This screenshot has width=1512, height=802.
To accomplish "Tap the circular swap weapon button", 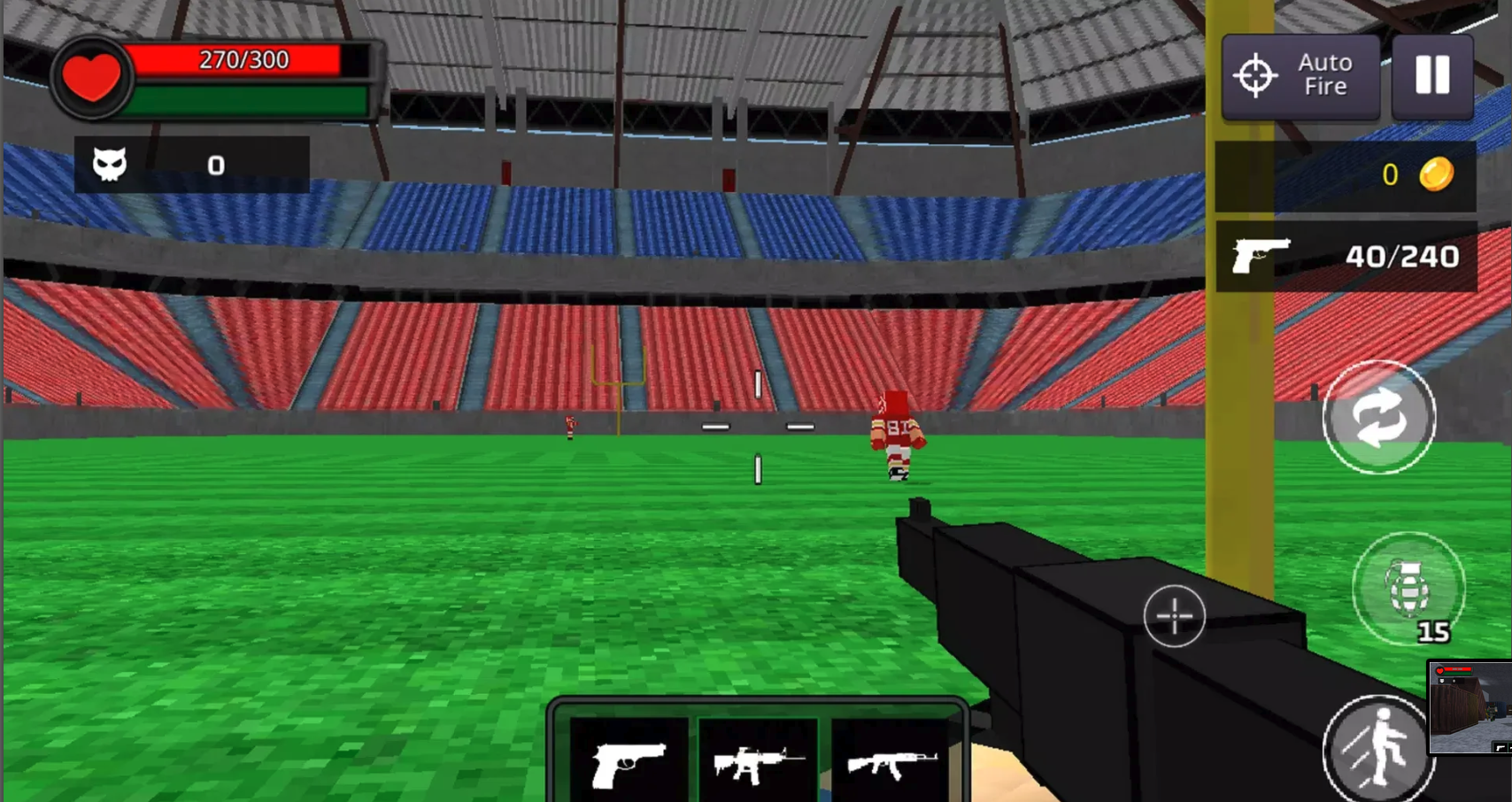I will pyautogui.click(x=1378, y=417).
